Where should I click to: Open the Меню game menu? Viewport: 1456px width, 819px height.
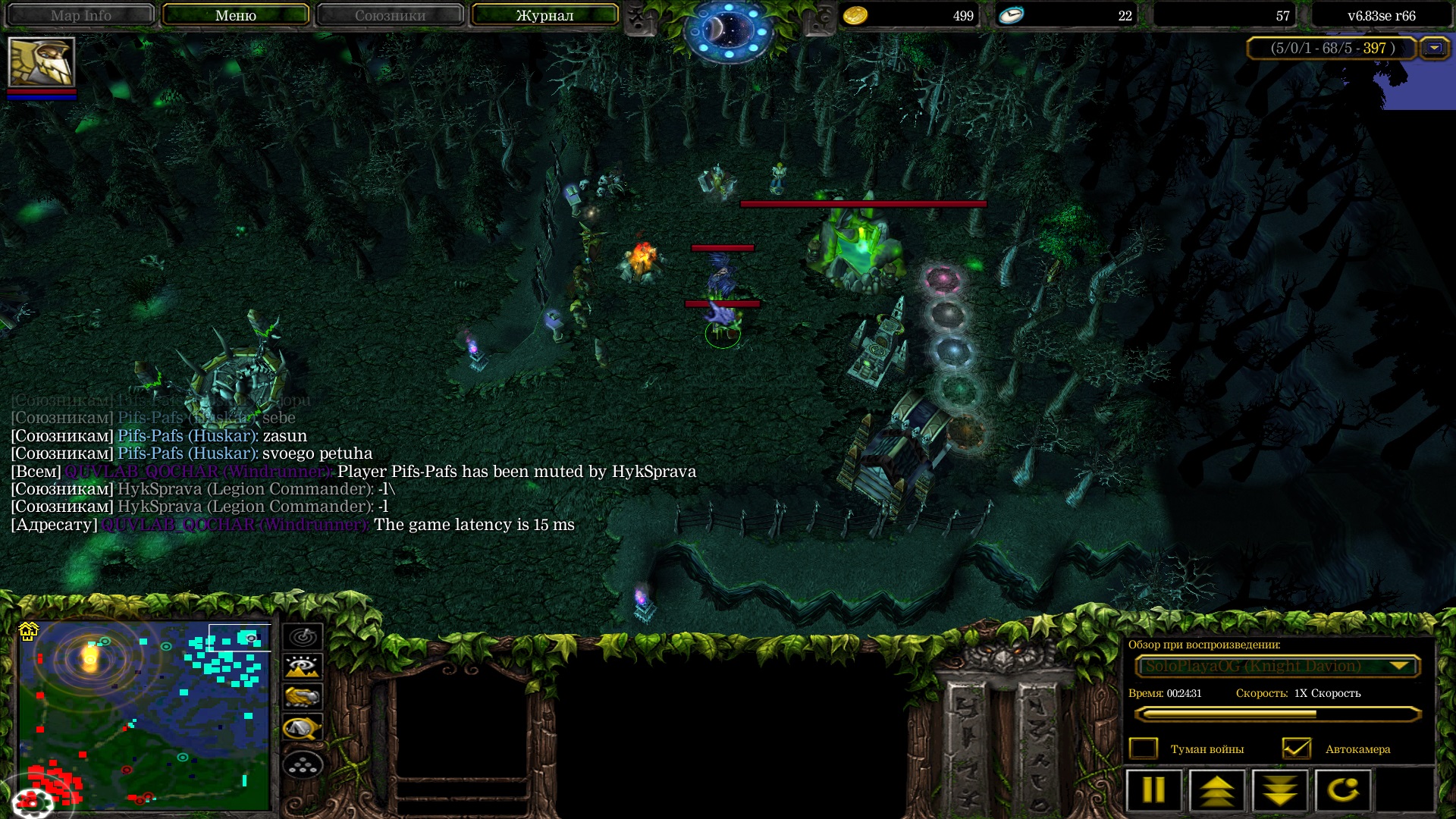click(x=235, y=15)
